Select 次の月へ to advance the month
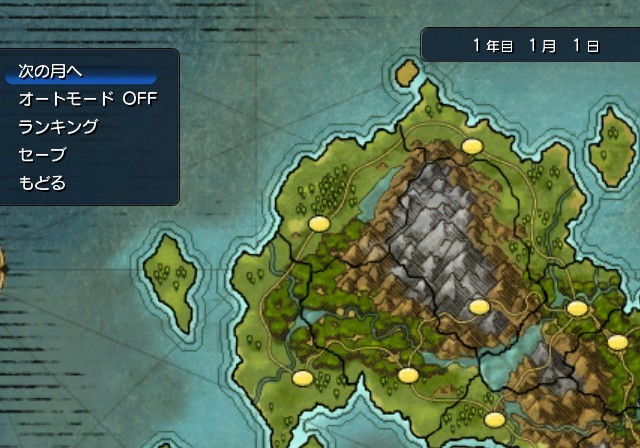 [x=50, y=71]
